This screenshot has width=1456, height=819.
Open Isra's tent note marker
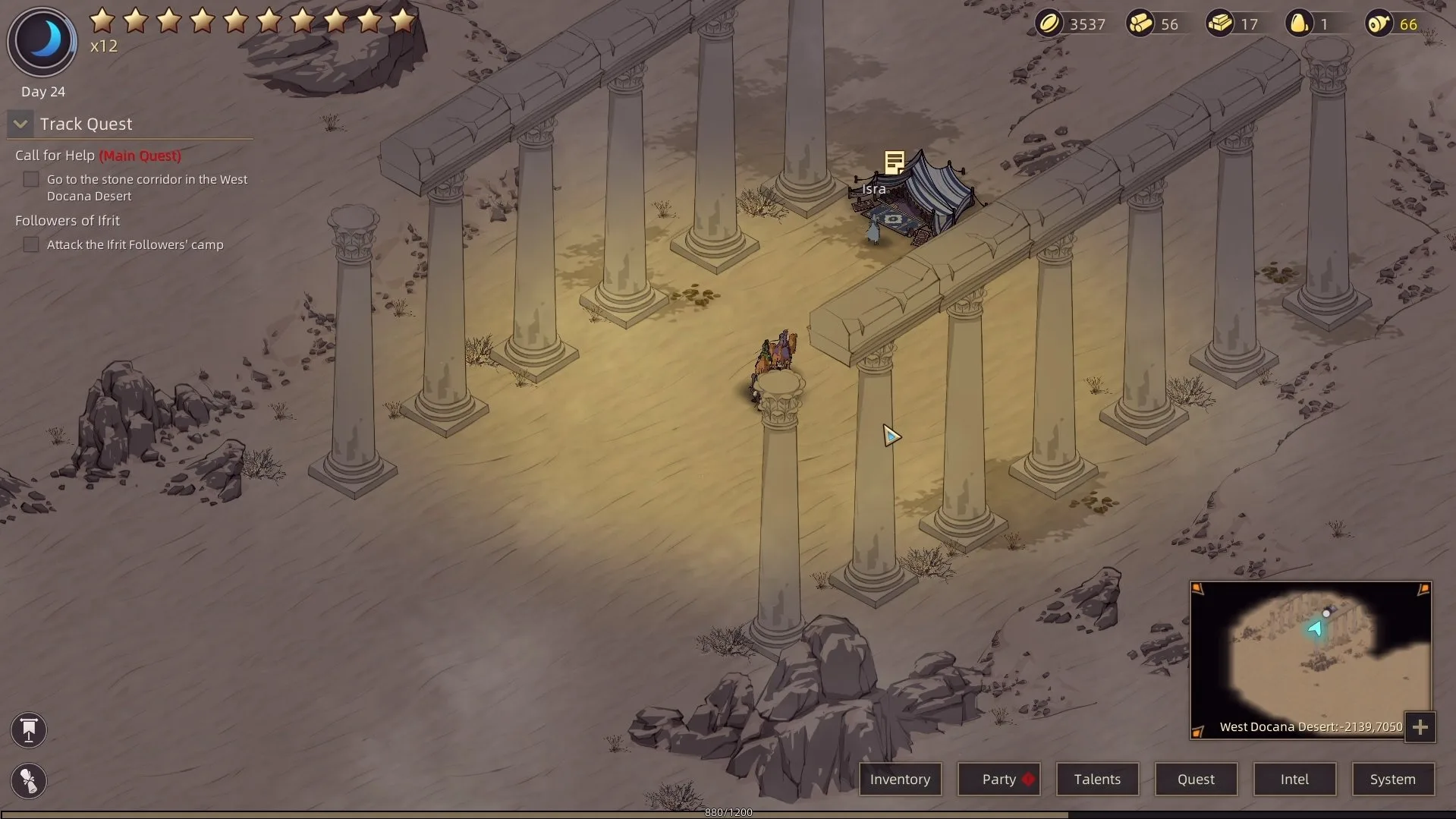(x=895, y=162)
